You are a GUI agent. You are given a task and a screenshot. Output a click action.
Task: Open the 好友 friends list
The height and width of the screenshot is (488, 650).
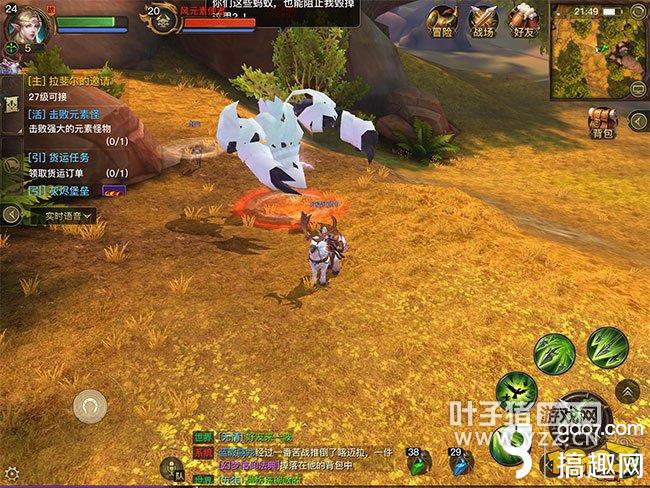[522, 20]
